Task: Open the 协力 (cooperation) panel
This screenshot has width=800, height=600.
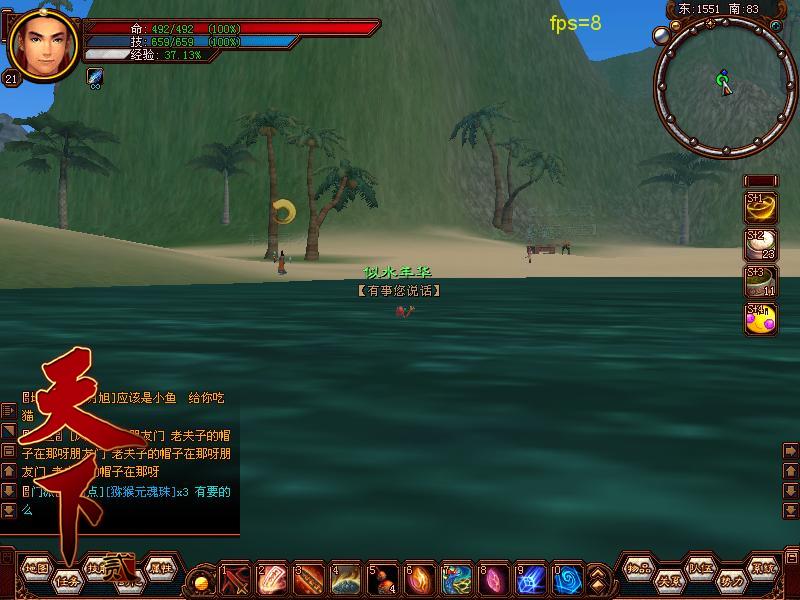Action: point(731,579)
